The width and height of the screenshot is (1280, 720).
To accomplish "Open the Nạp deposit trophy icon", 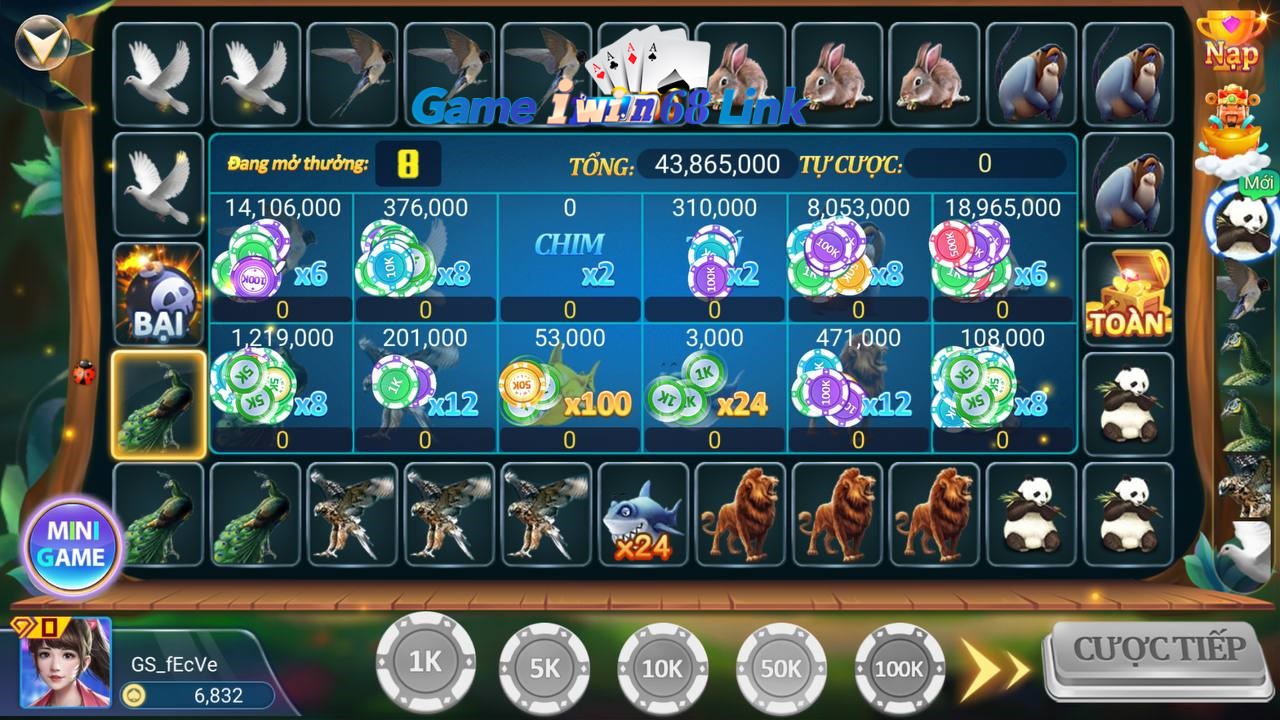I will point(1230,42).
